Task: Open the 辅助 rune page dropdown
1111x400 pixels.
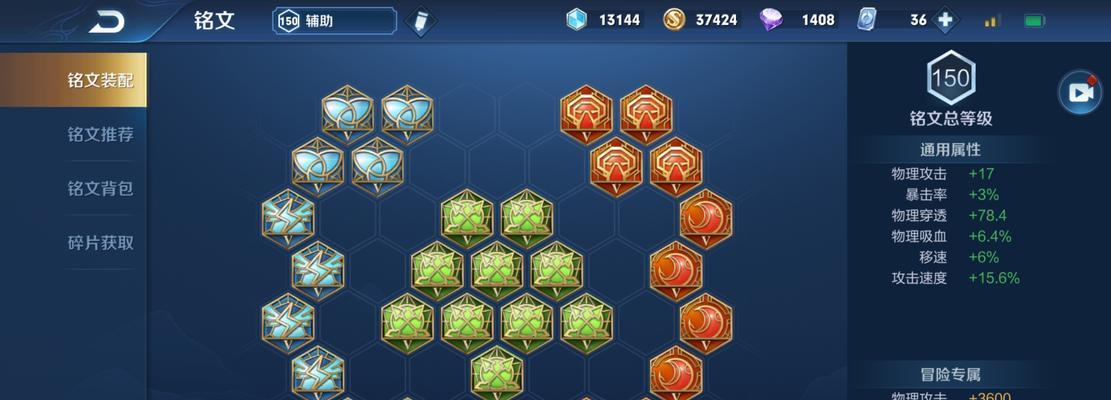Action: tap(335, 21)
